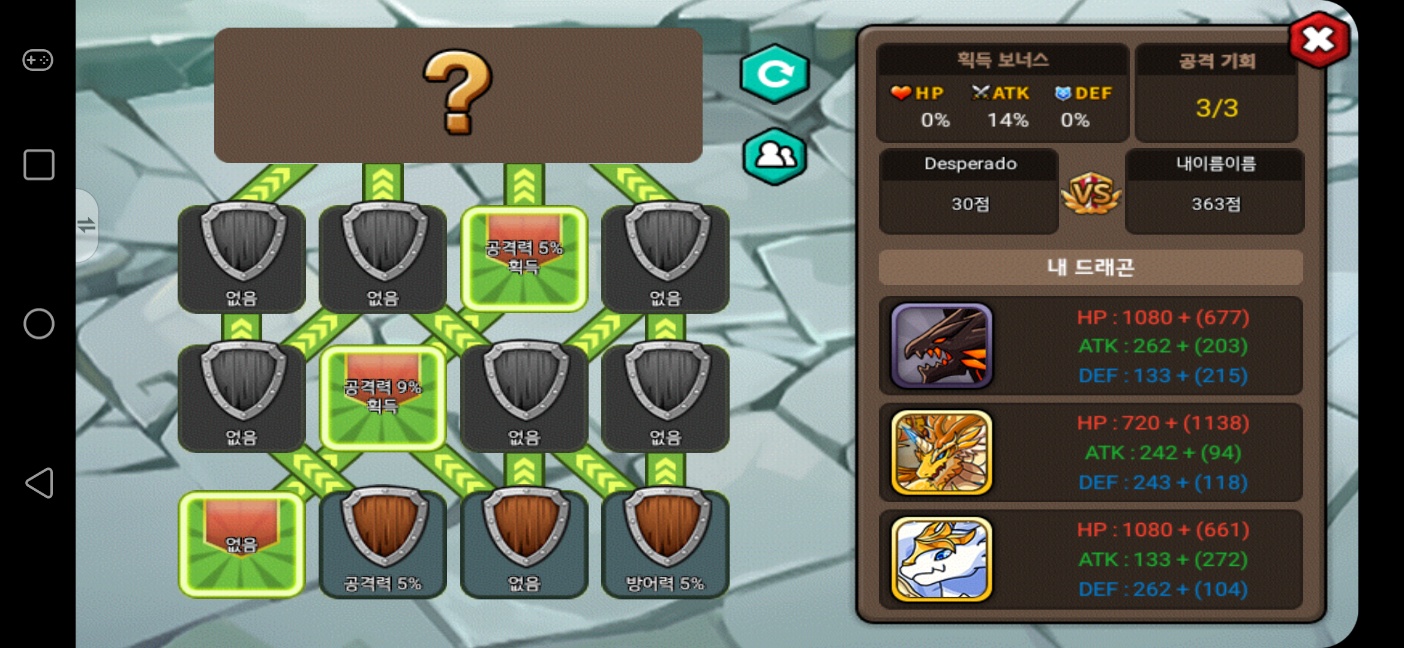Screen dimensions: 1404x648
Task: Close the battle panel with red X
Action: tap(1318, 40)
